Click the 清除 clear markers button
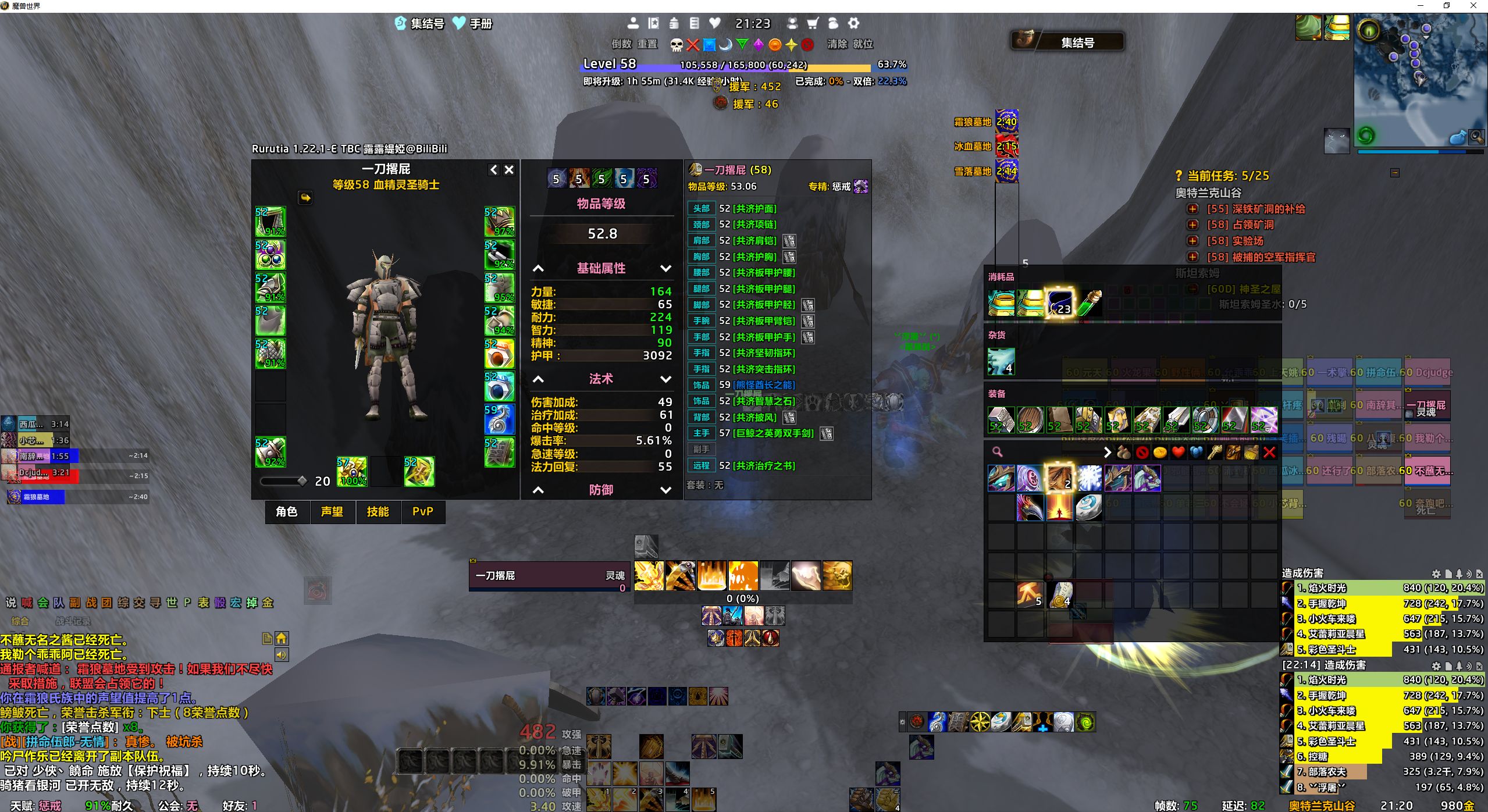Image resolution: width=1488 pixels, height=812 pixels. (x=837, y=44)
